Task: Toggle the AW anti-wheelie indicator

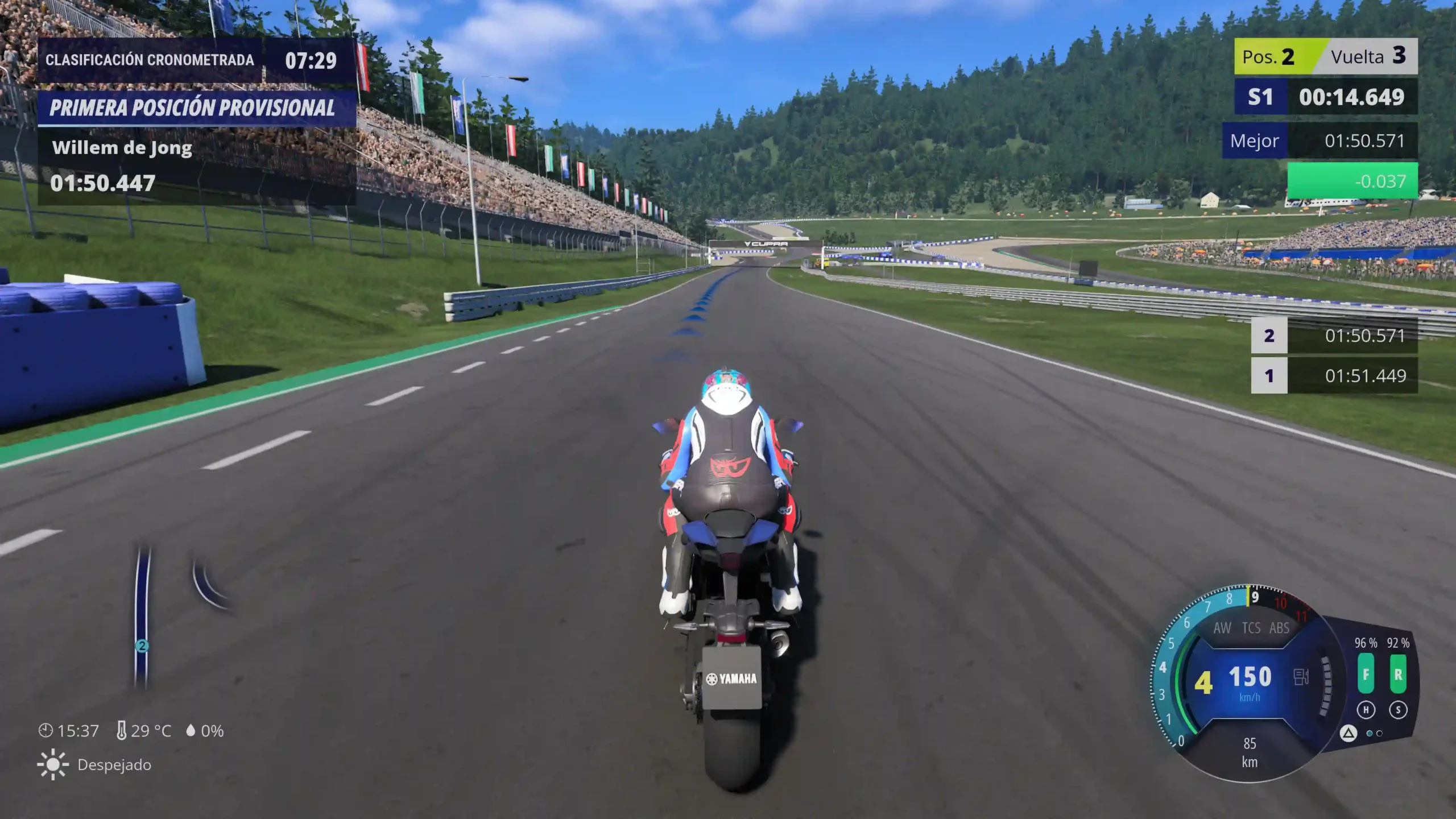Action: (x=1222, y=628)
